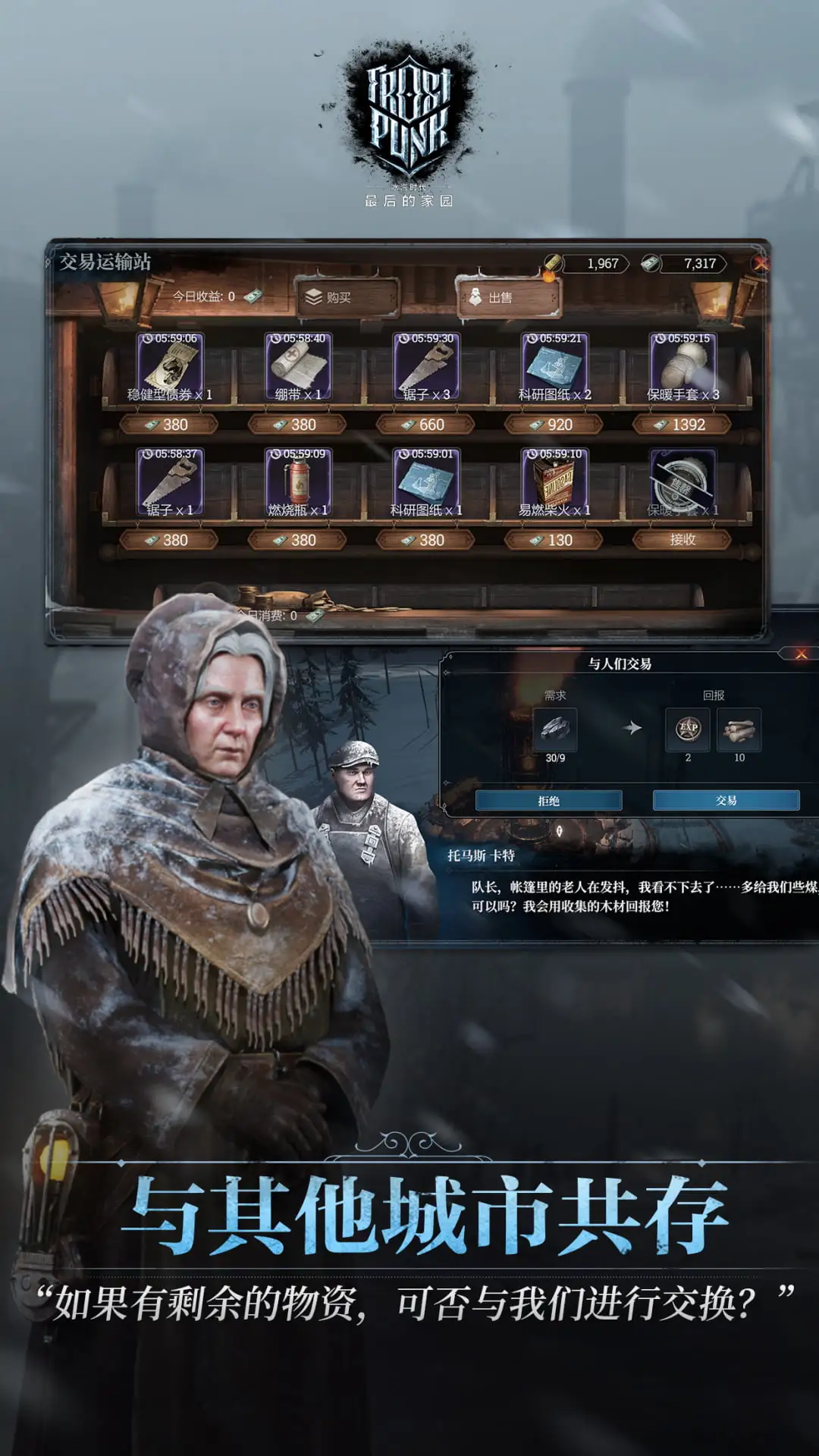Accept the trade with 交易
This screenshot has height=1456, width=819.
[726, 801]
